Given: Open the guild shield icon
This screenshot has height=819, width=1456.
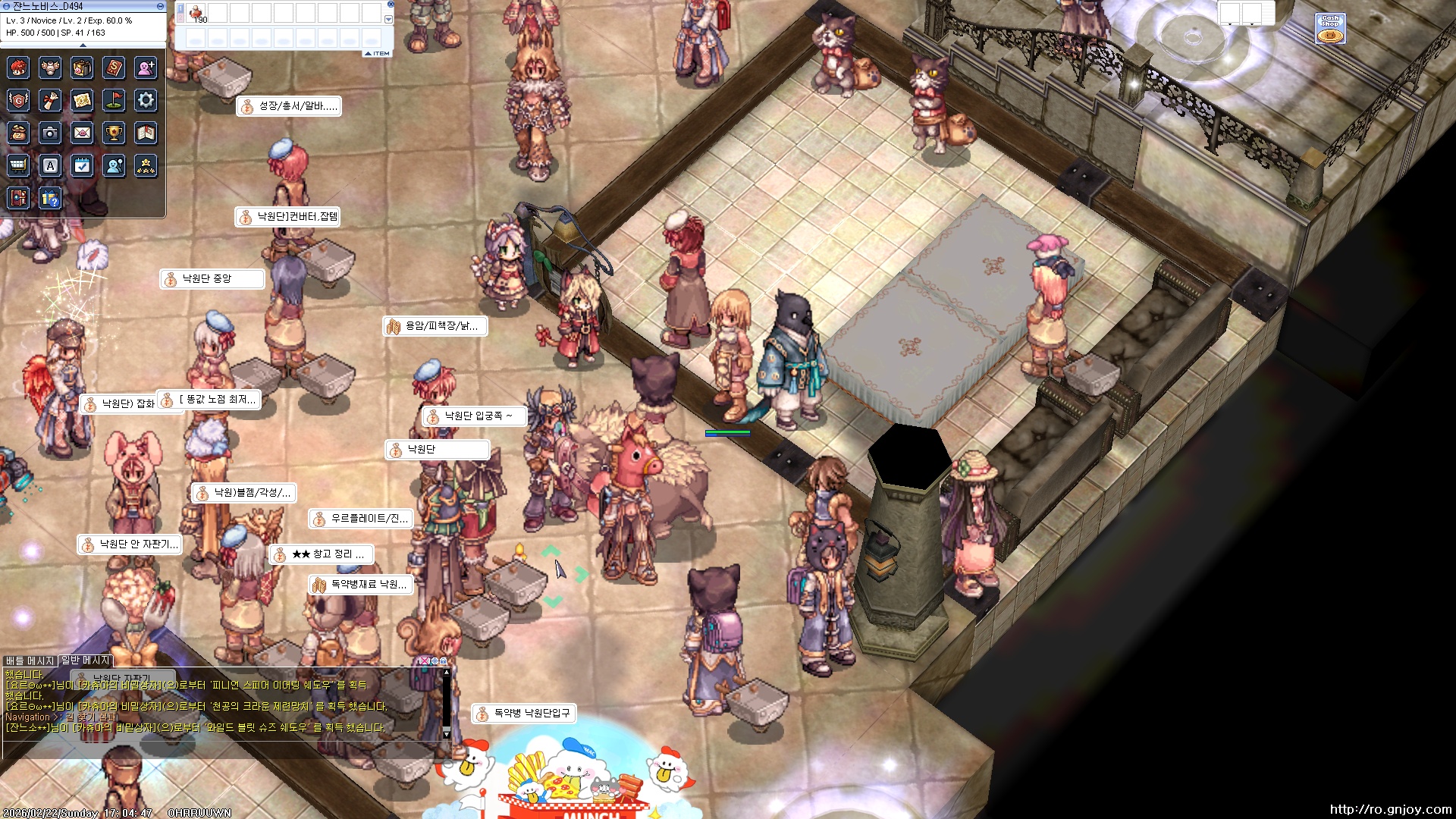Looking at the screenshot, I should (18, 100).
